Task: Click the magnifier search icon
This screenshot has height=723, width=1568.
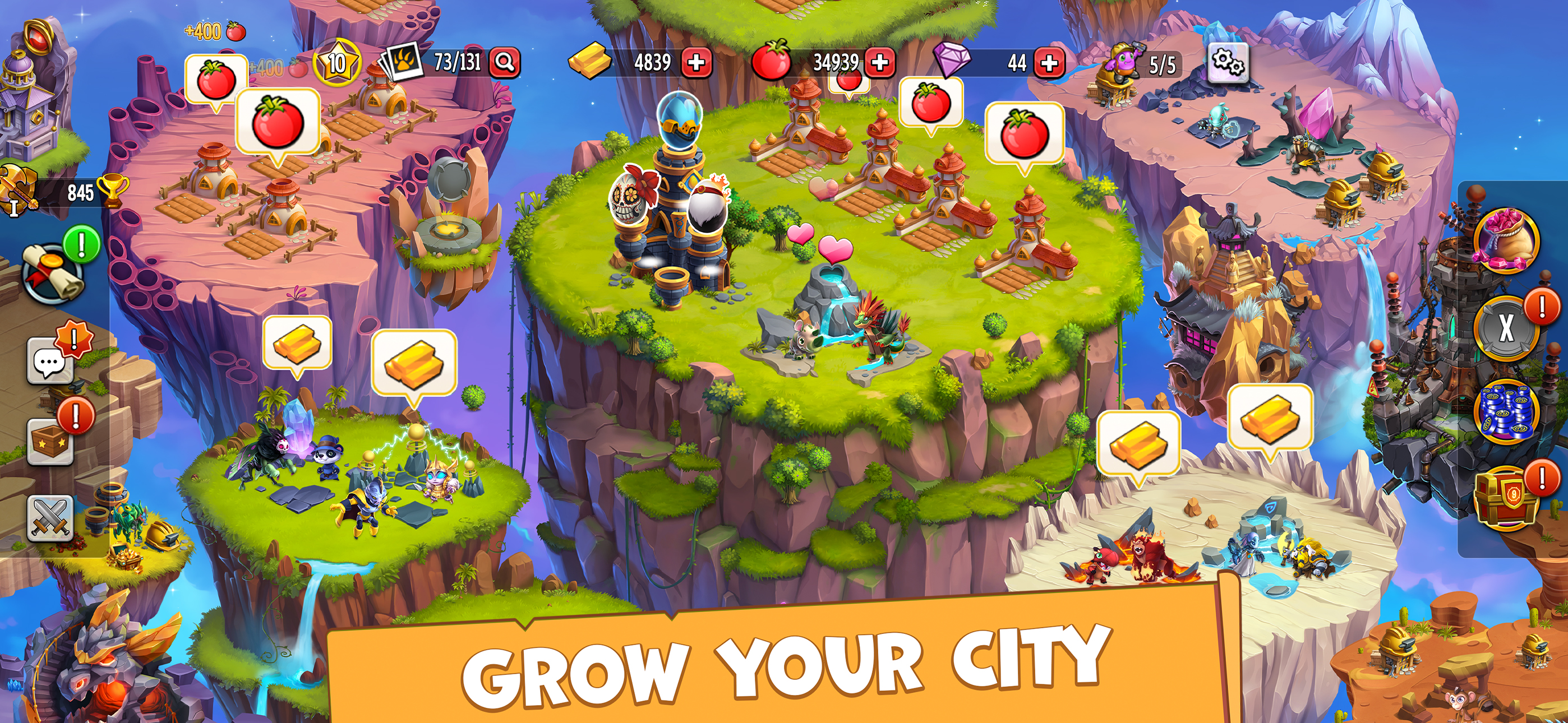Action: (x=507, y=61)
